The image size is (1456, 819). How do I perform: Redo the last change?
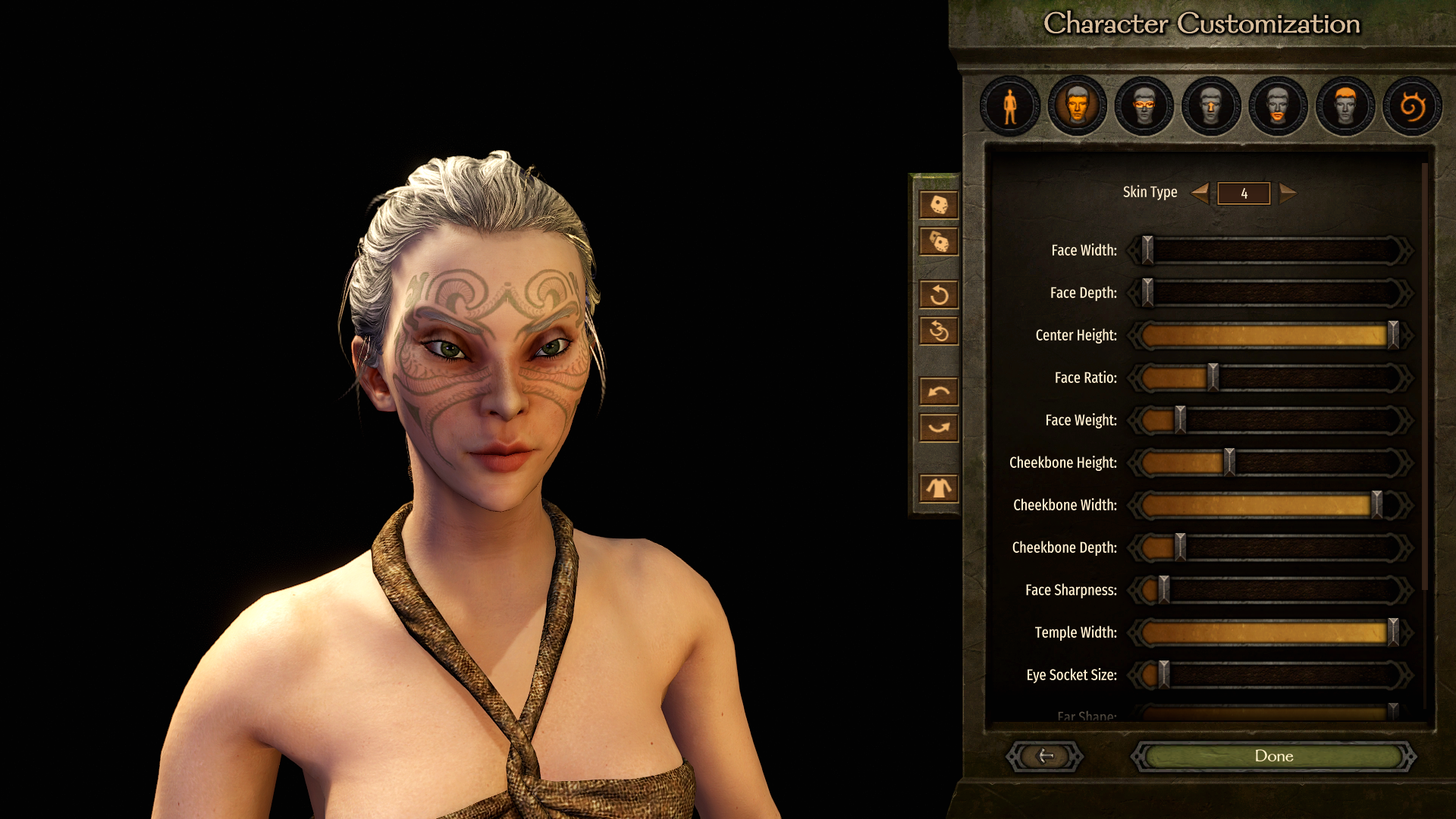coord(939,428)
